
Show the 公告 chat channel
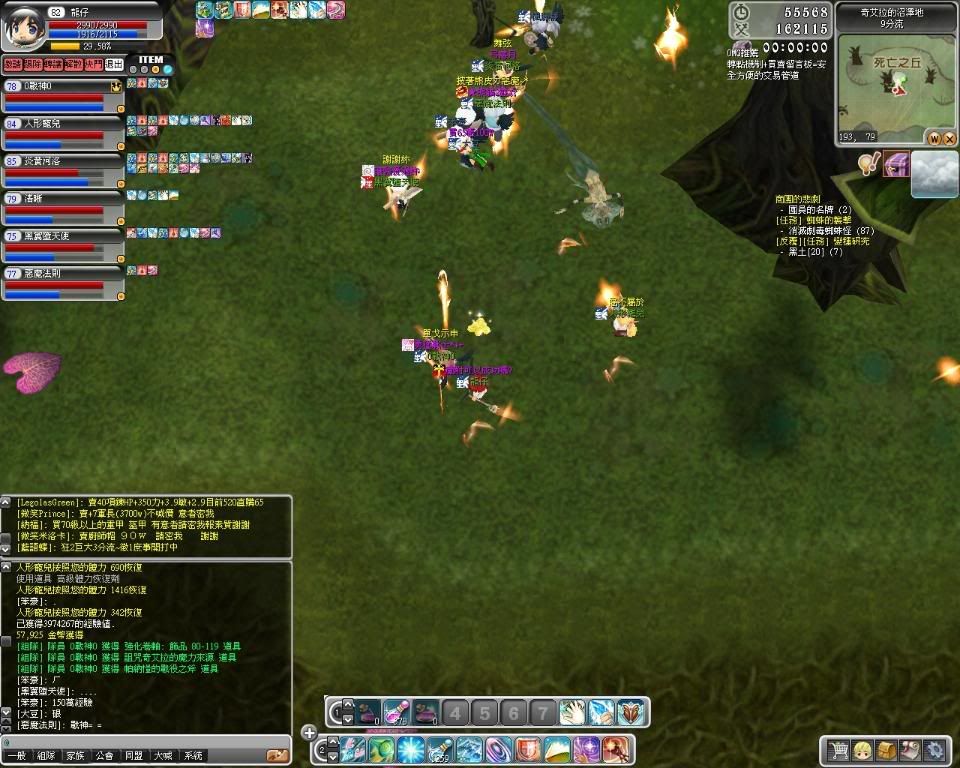point(104,756)
